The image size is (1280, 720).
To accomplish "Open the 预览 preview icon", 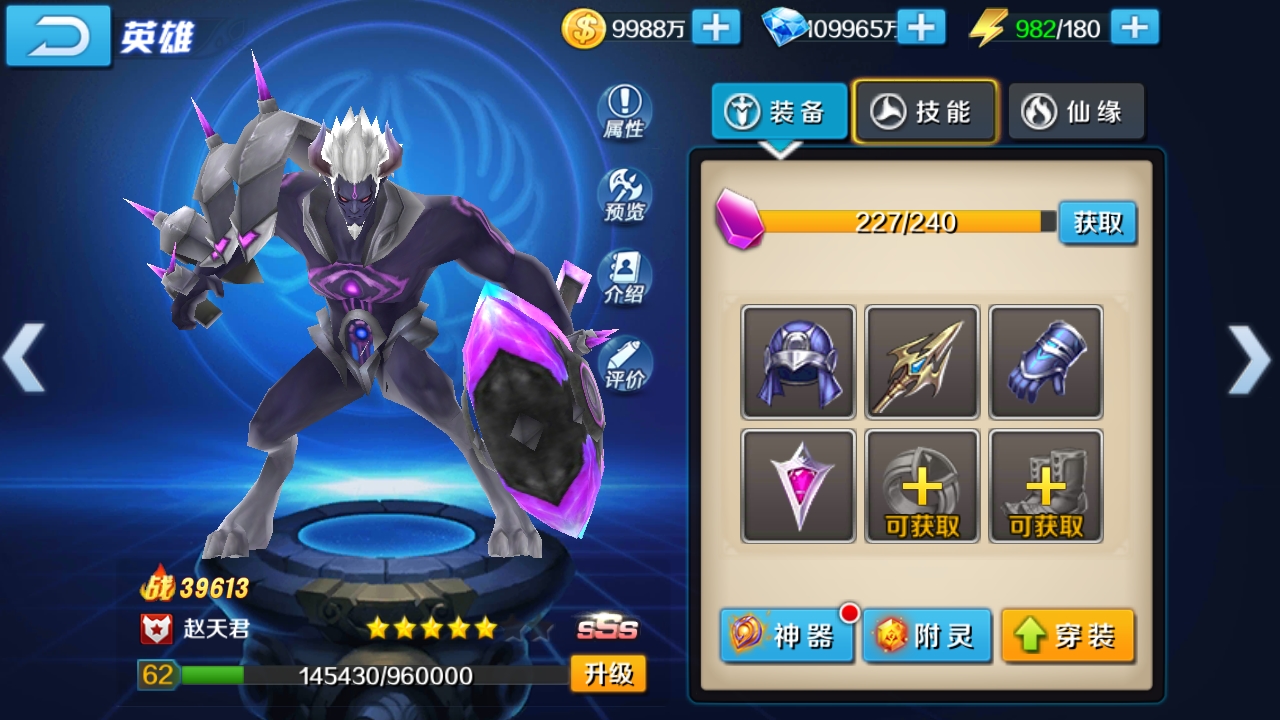I will click(624, 195).
